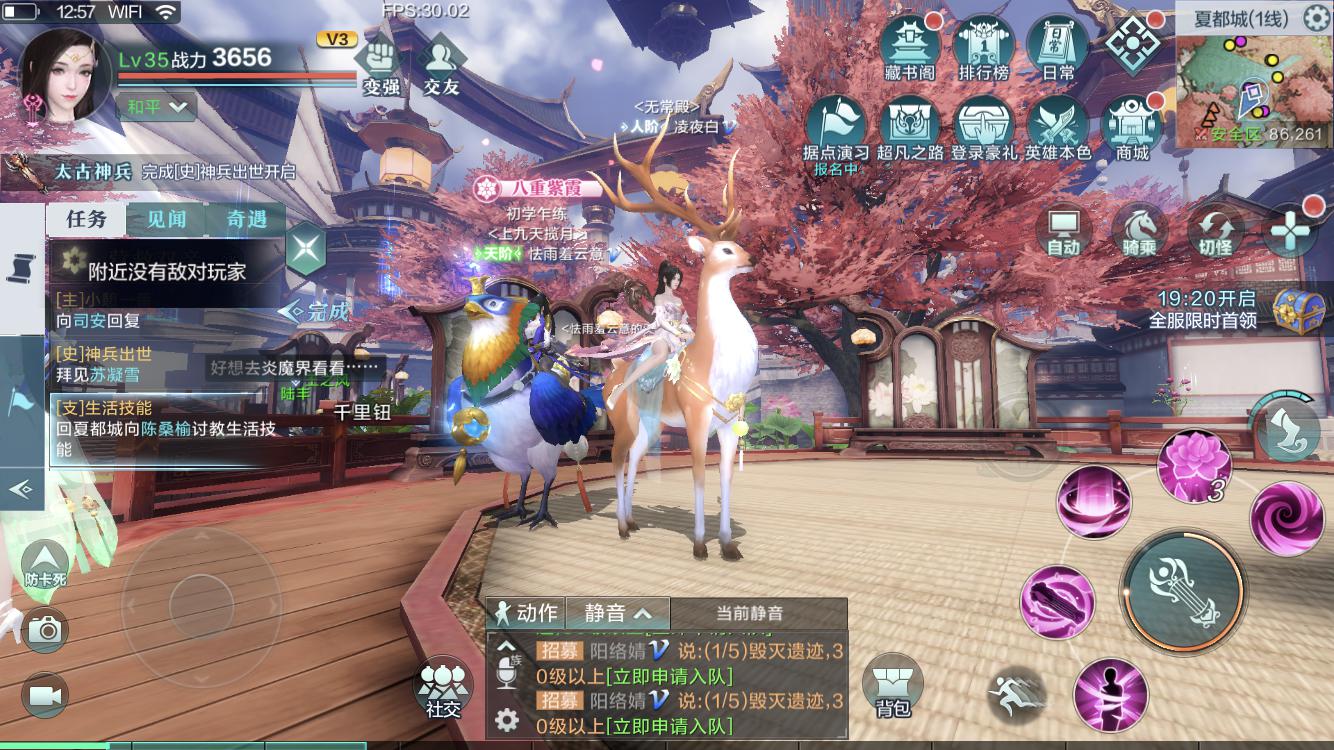Open the 社交 social menu
The width and height of the screenshot is (1334, 750).
[443, 688]
